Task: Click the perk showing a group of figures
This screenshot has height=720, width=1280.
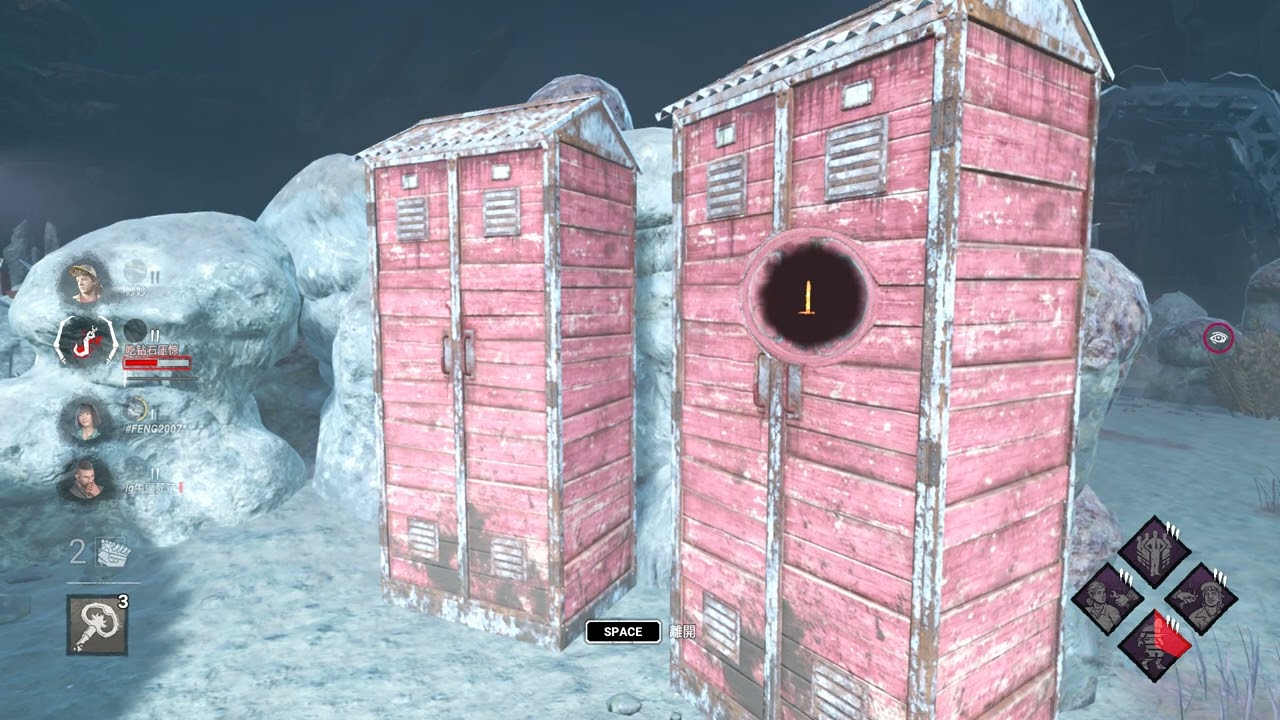Action: [1154, 551]
